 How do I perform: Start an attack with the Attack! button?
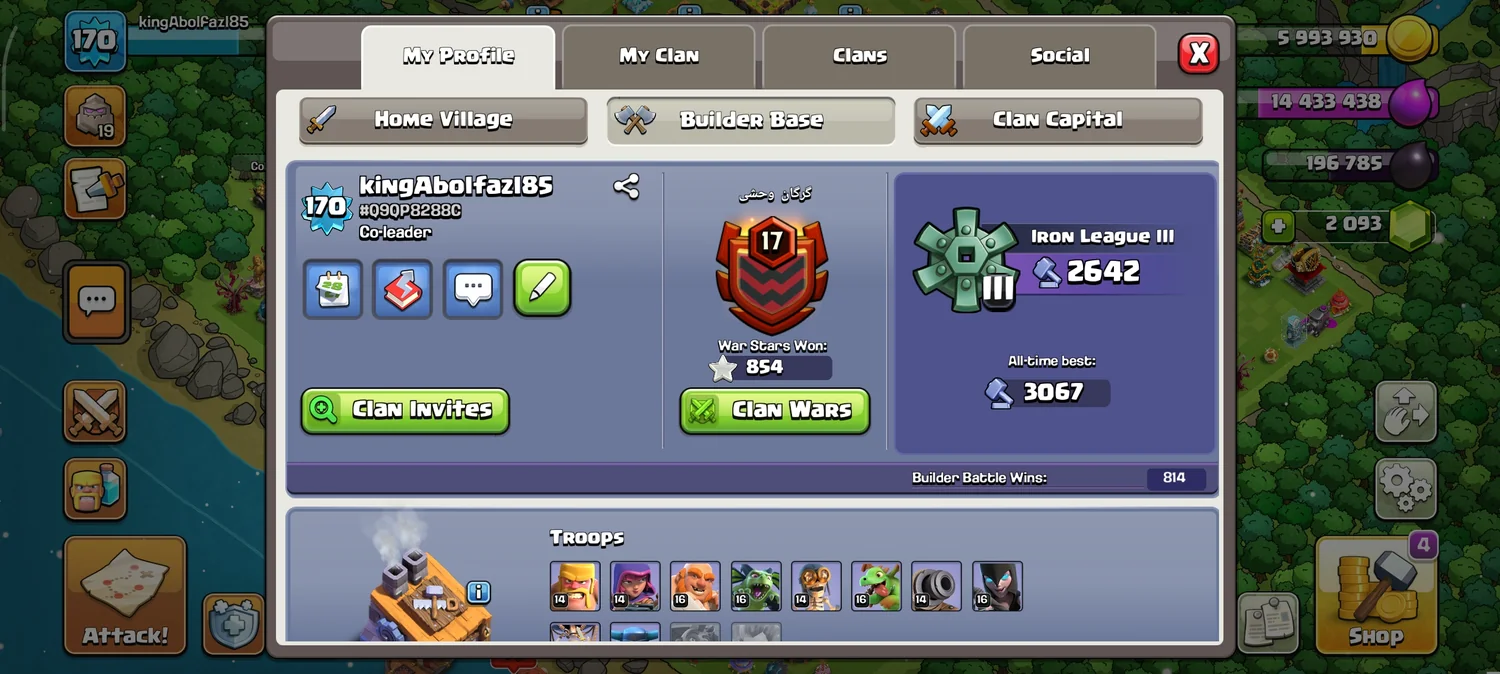click(x=125, y=597)
